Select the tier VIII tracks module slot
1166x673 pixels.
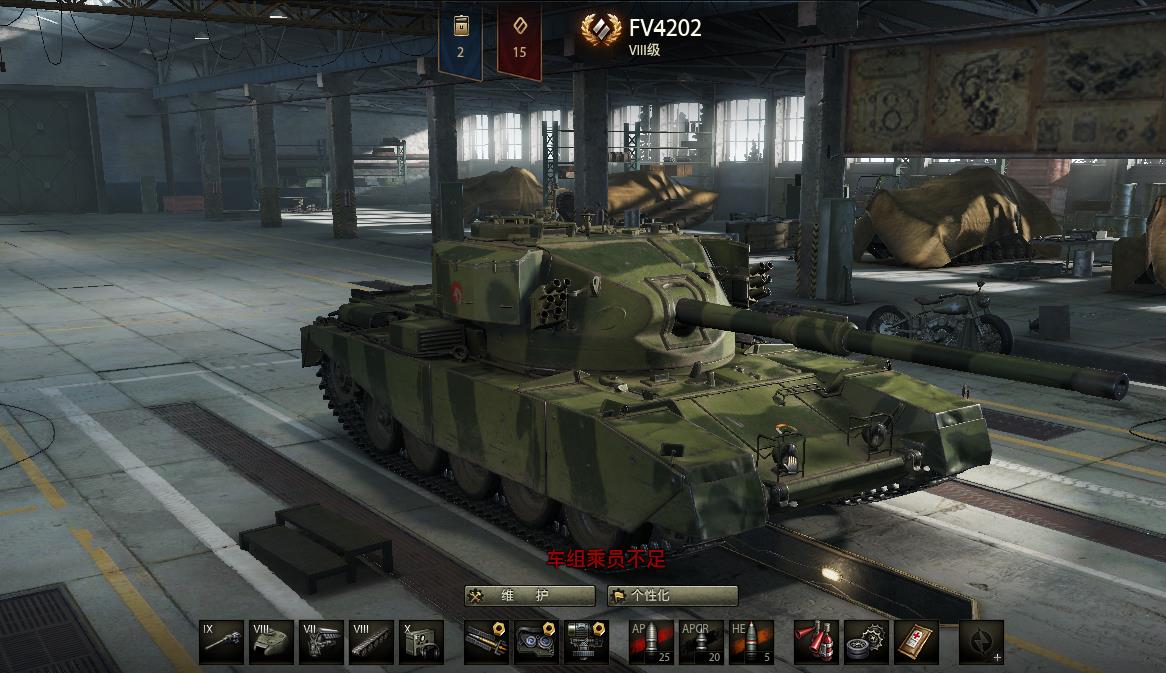371,642
